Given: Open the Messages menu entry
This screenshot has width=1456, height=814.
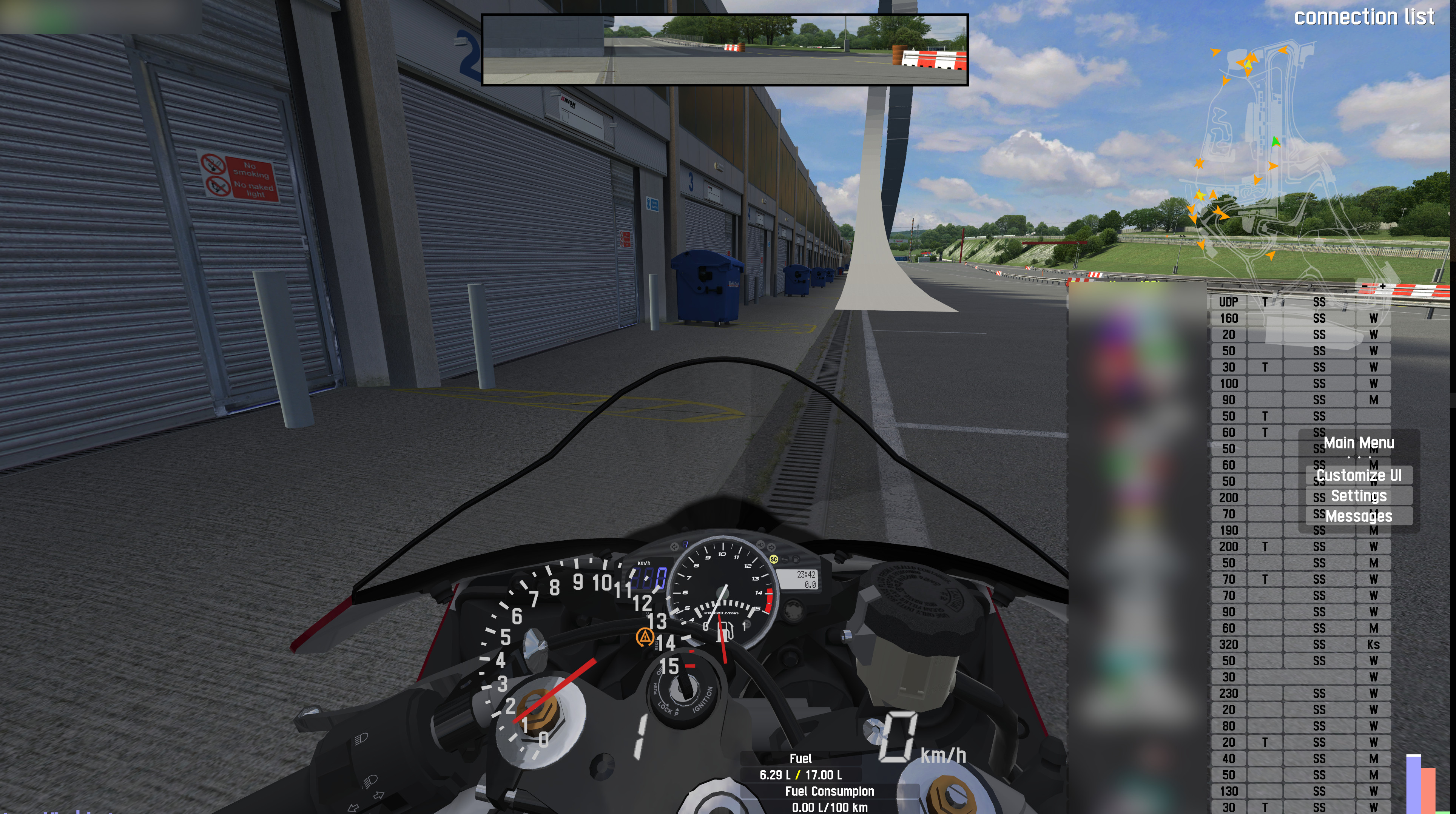Looking at the screenshot, I should click(x=1358, y=516).
